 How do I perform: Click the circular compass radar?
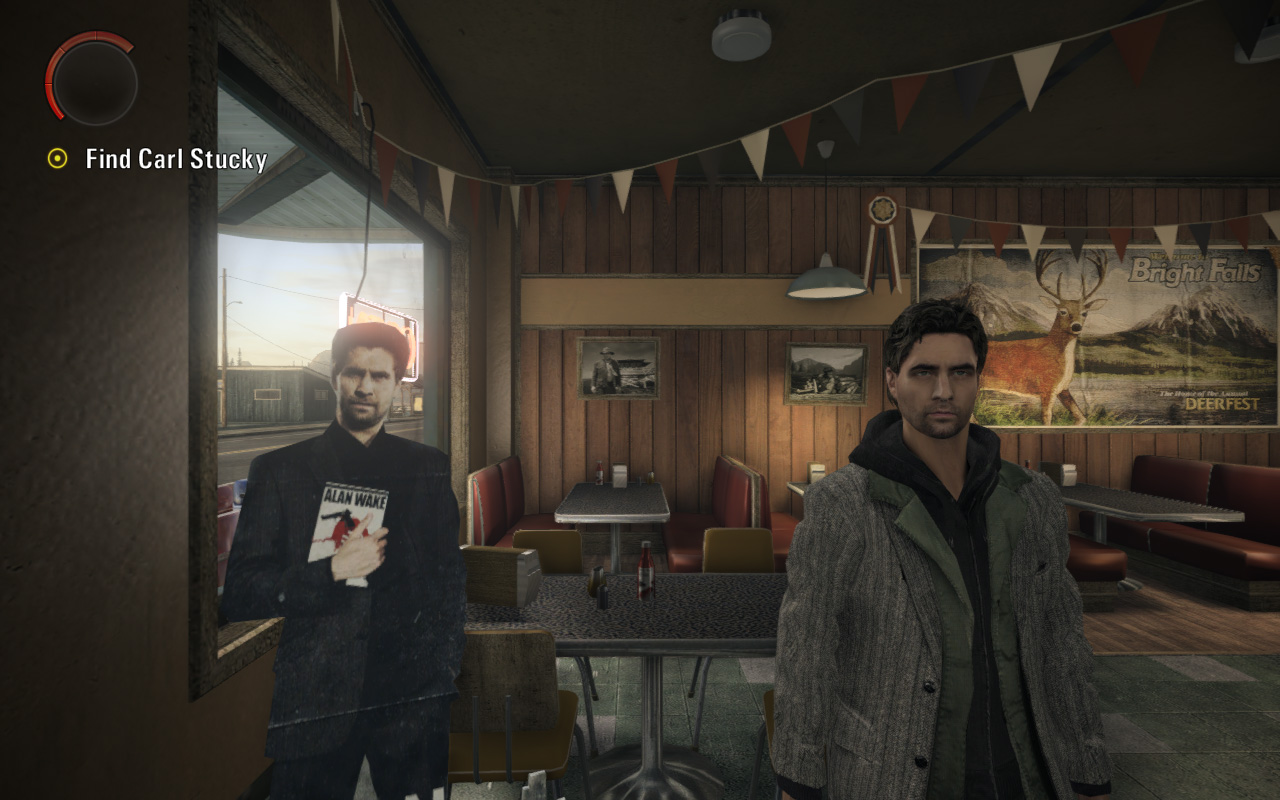92,80
